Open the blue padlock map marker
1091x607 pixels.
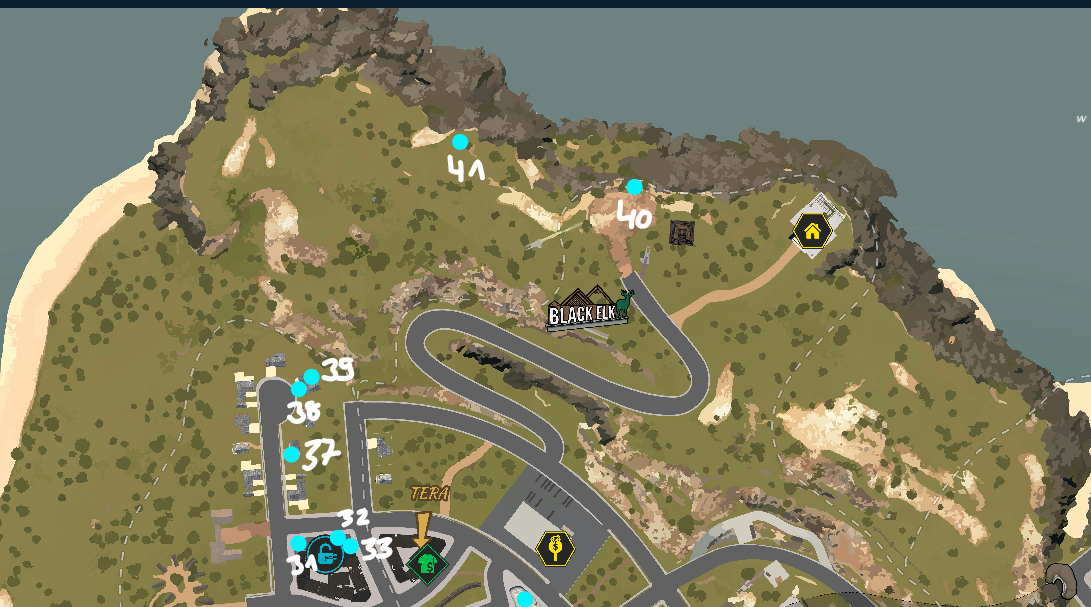[x=324, y=553]
